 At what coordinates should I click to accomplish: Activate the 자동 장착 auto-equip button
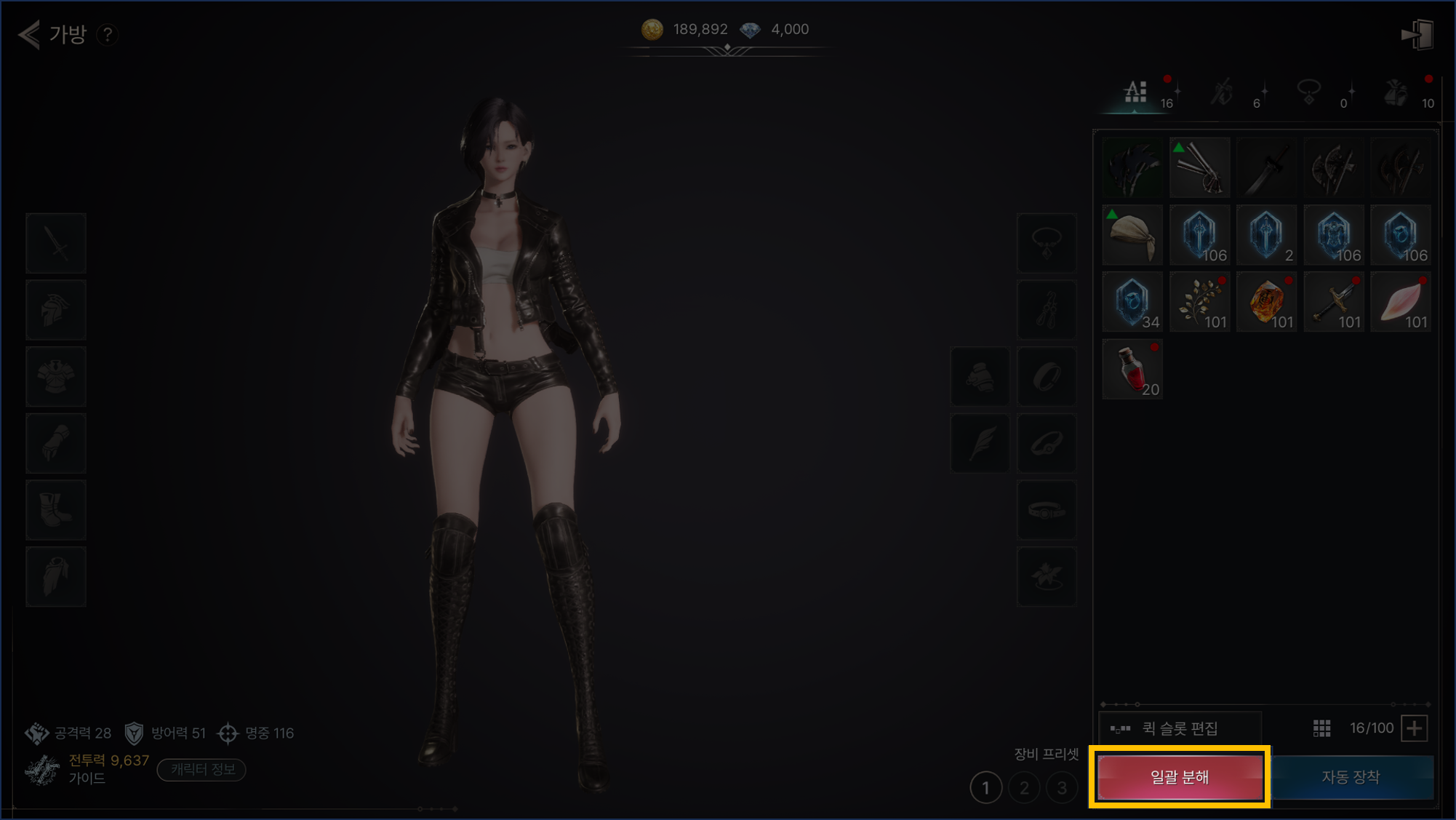click(1351, 777)
